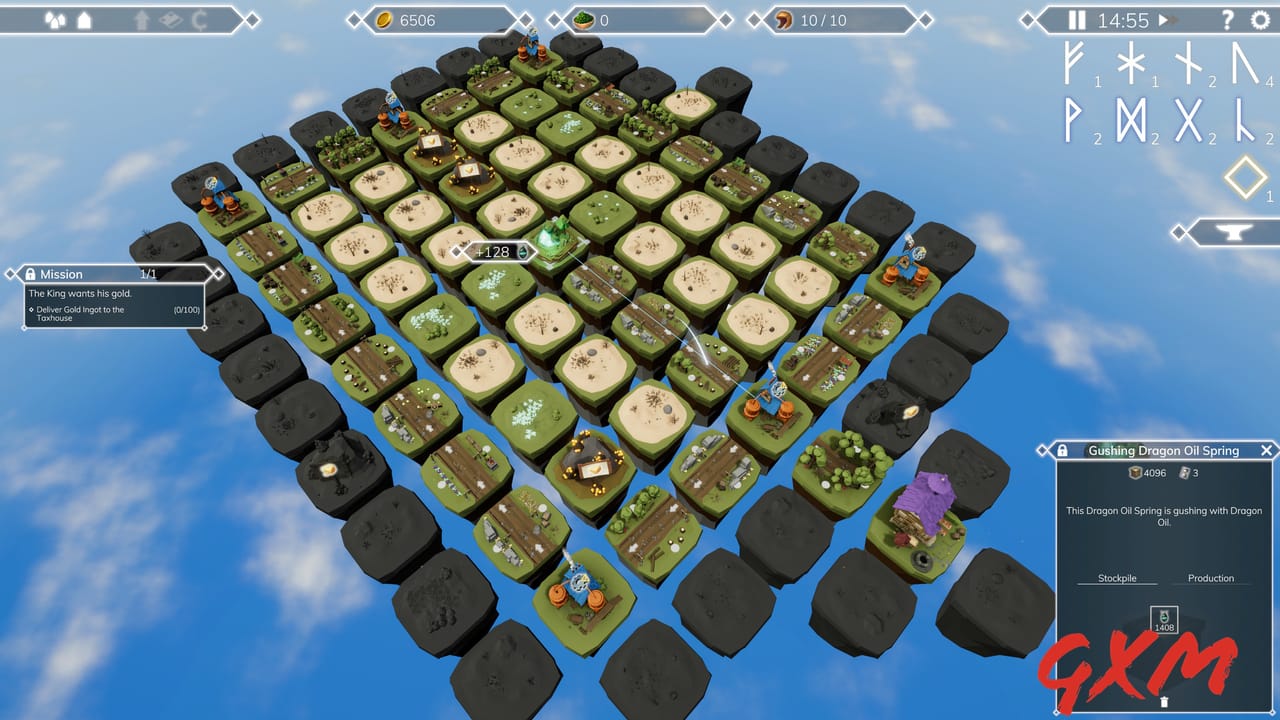1280x720 pixels.
Task: Click the Dragon Oil 1408 stockpile item
Action: click(1163, 618)
